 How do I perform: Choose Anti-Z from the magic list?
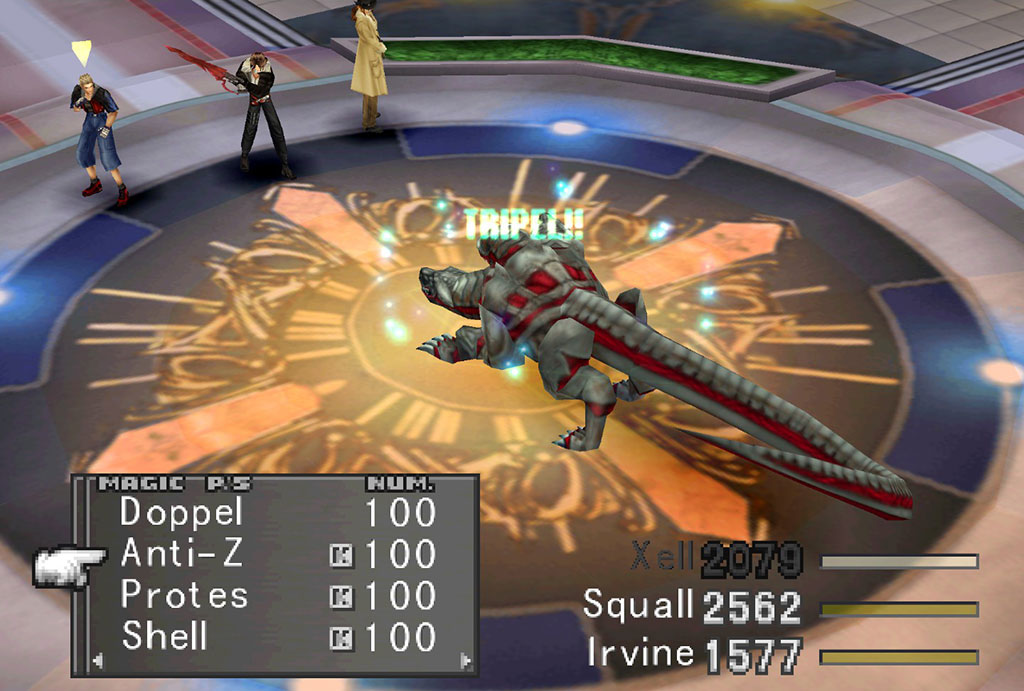(x=167, y=553)
